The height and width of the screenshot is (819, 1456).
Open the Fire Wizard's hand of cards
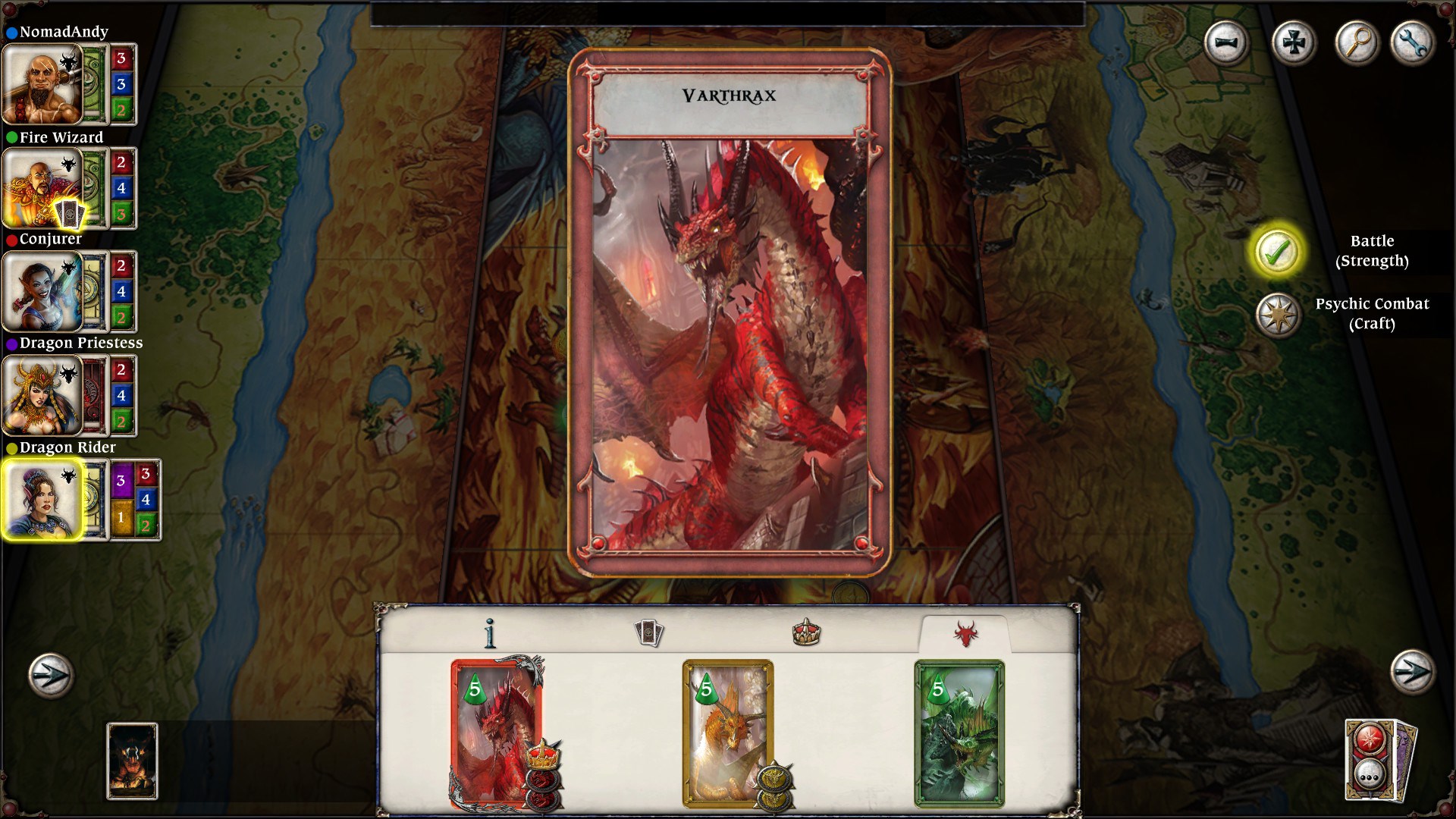[x=68, y=212]
